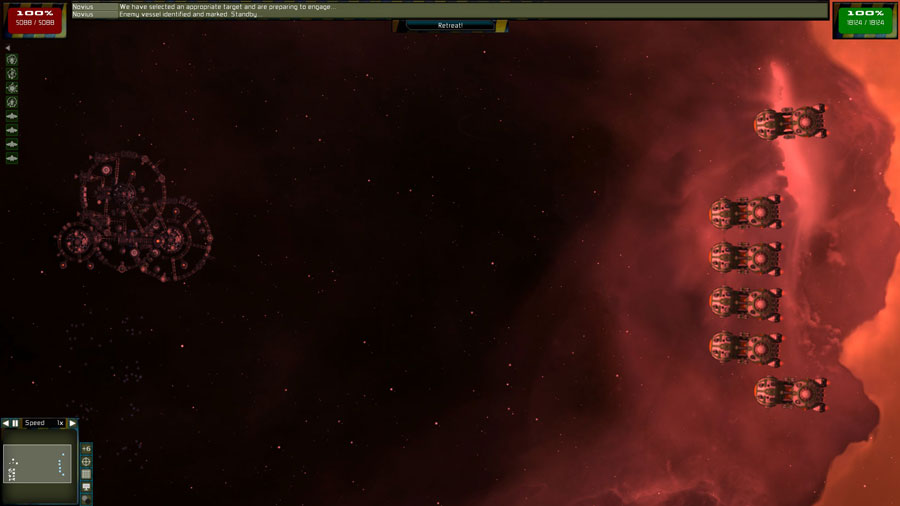Click the crosshair targeting icon
The height and width of the screenshot is (506, 900).
coord(86,462)
